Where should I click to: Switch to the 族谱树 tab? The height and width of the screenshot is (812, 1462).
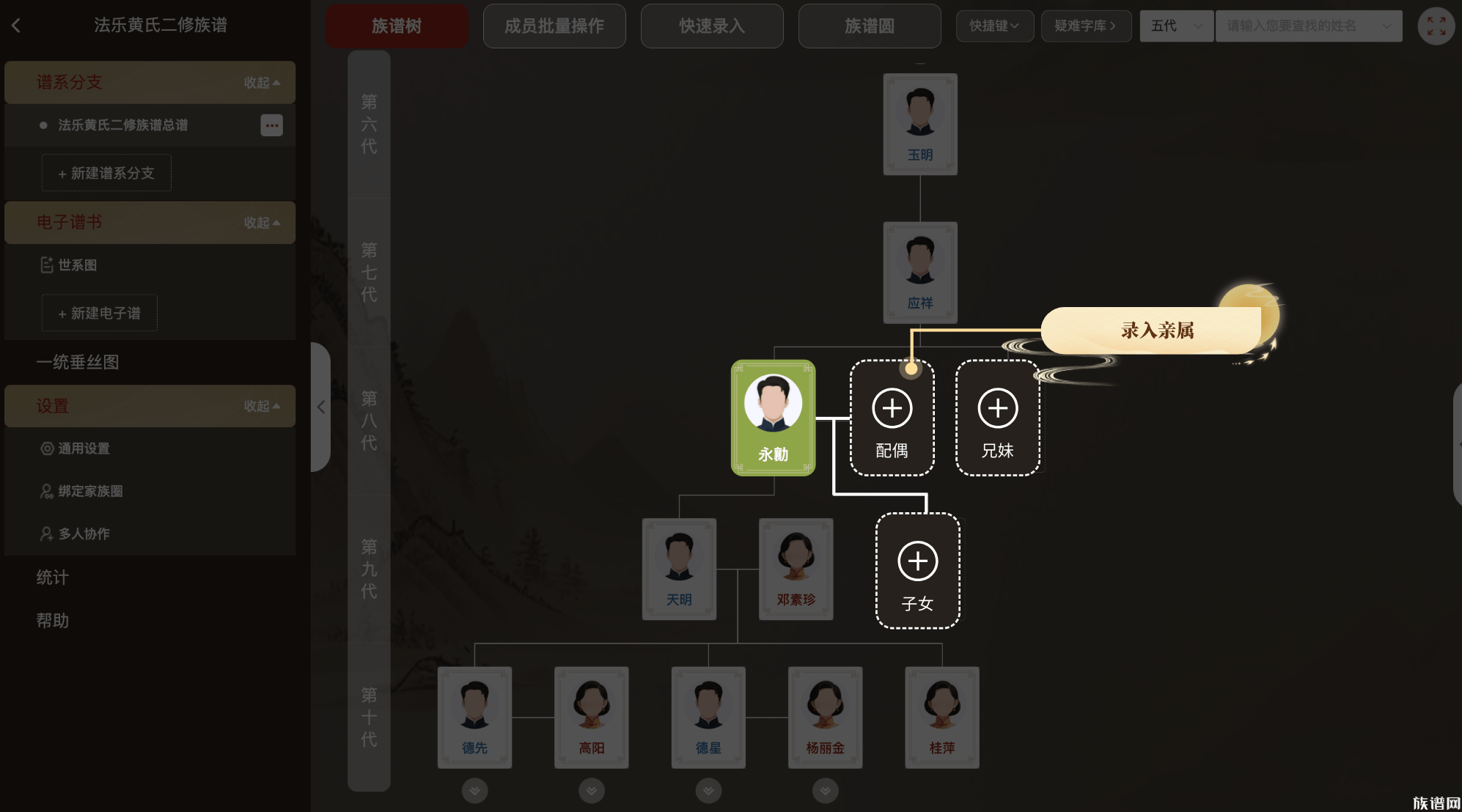(397, 26)
